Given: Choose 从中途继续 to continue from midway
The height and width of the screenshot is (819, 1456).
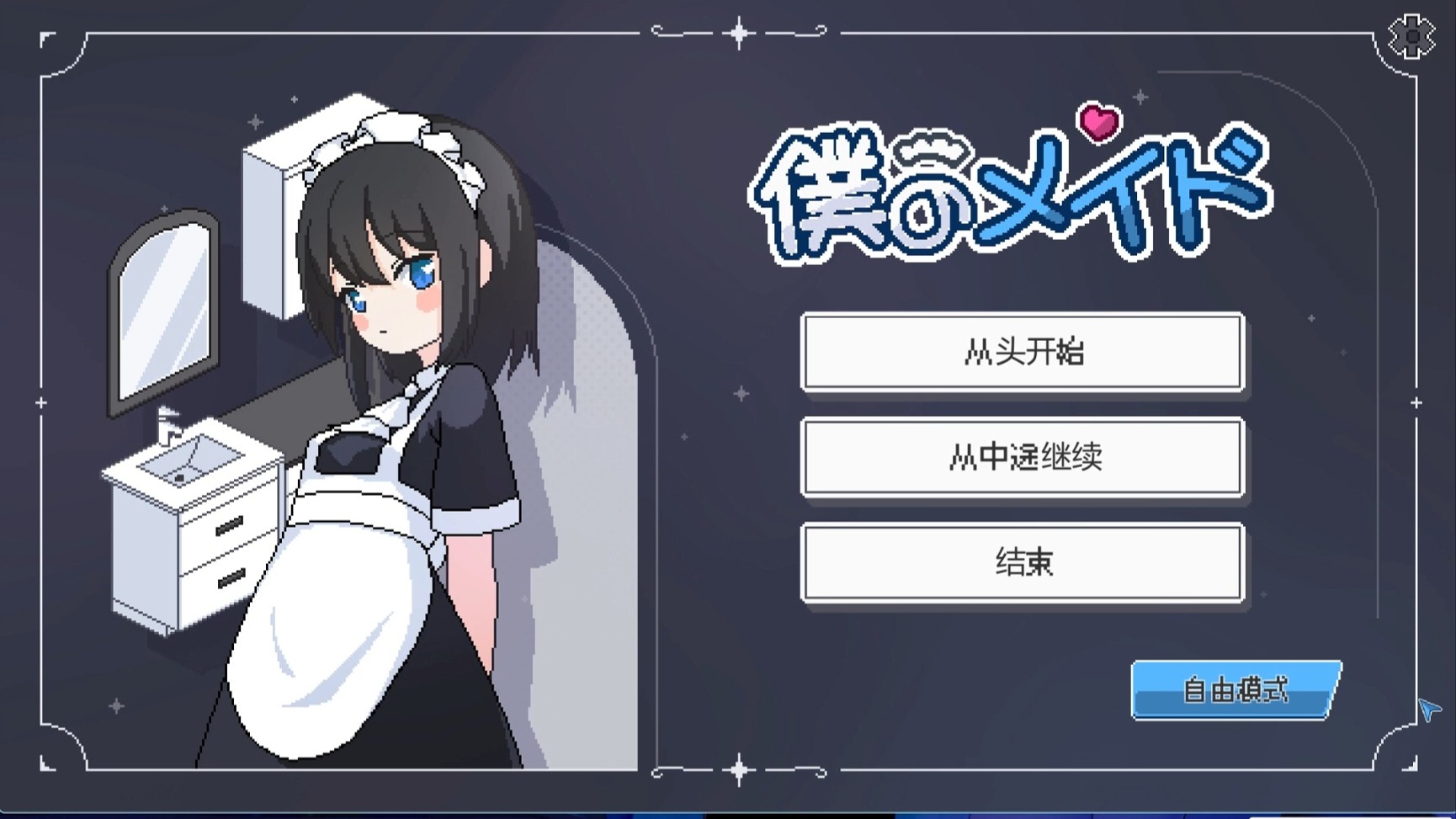Looking at the screenshot, I should click(1023, 459).
